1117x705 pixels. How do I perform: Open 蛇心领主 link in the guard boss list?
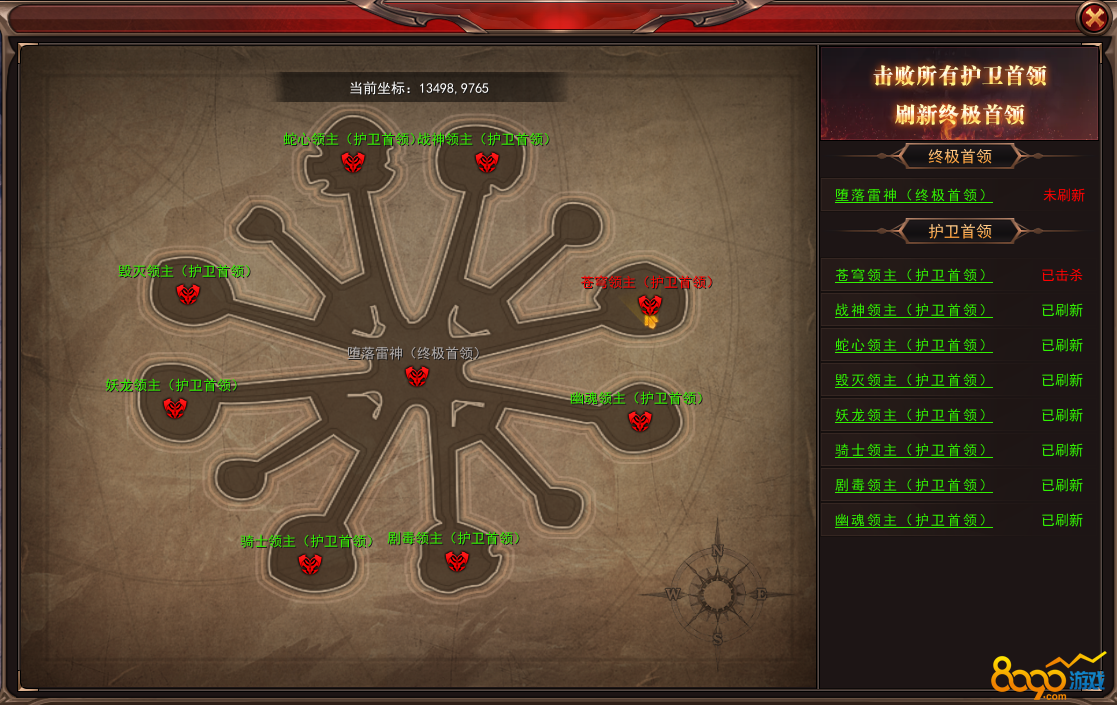[x=913, y=345]
